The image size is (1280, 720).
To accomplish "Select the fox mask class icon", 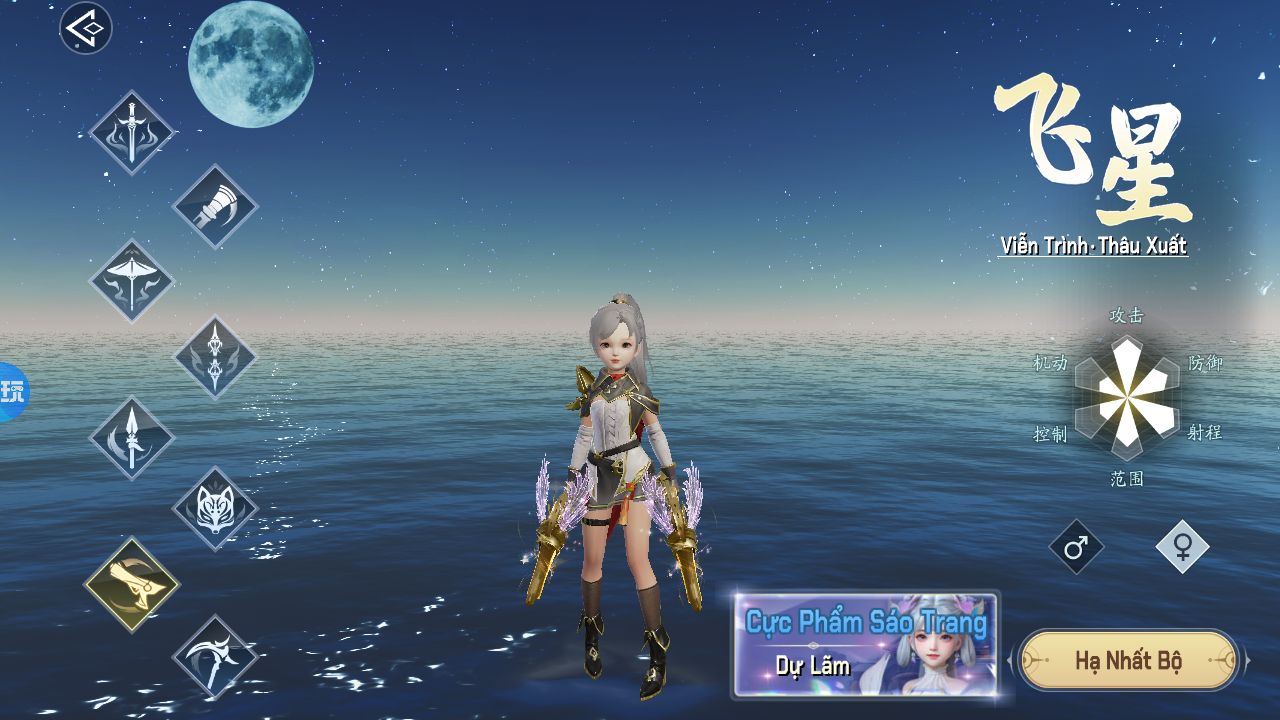I will coord(215,509).
